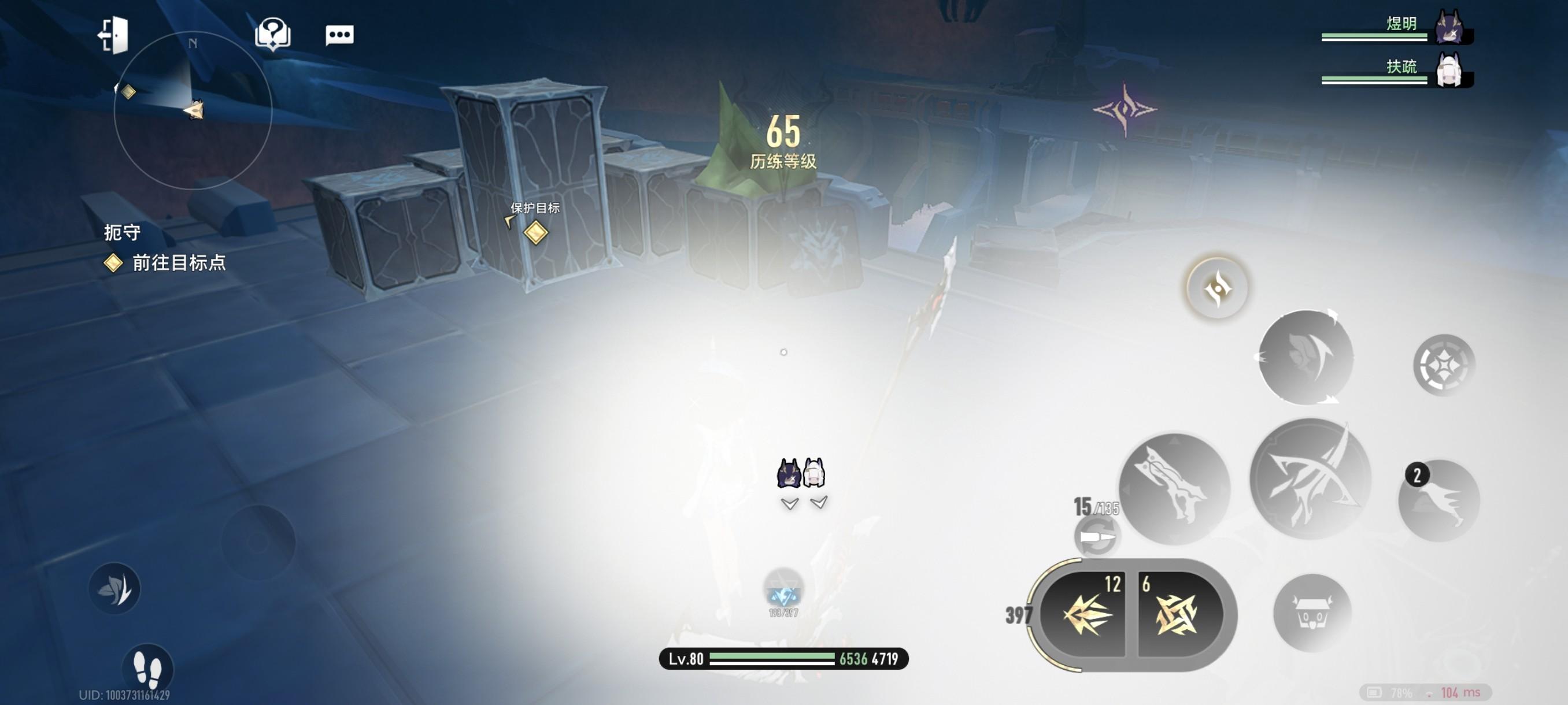The width and height of the screenshot is (1568, 705).
Task: Click the circular minimap
Action: pyautogui.click(x=193, y=110)
